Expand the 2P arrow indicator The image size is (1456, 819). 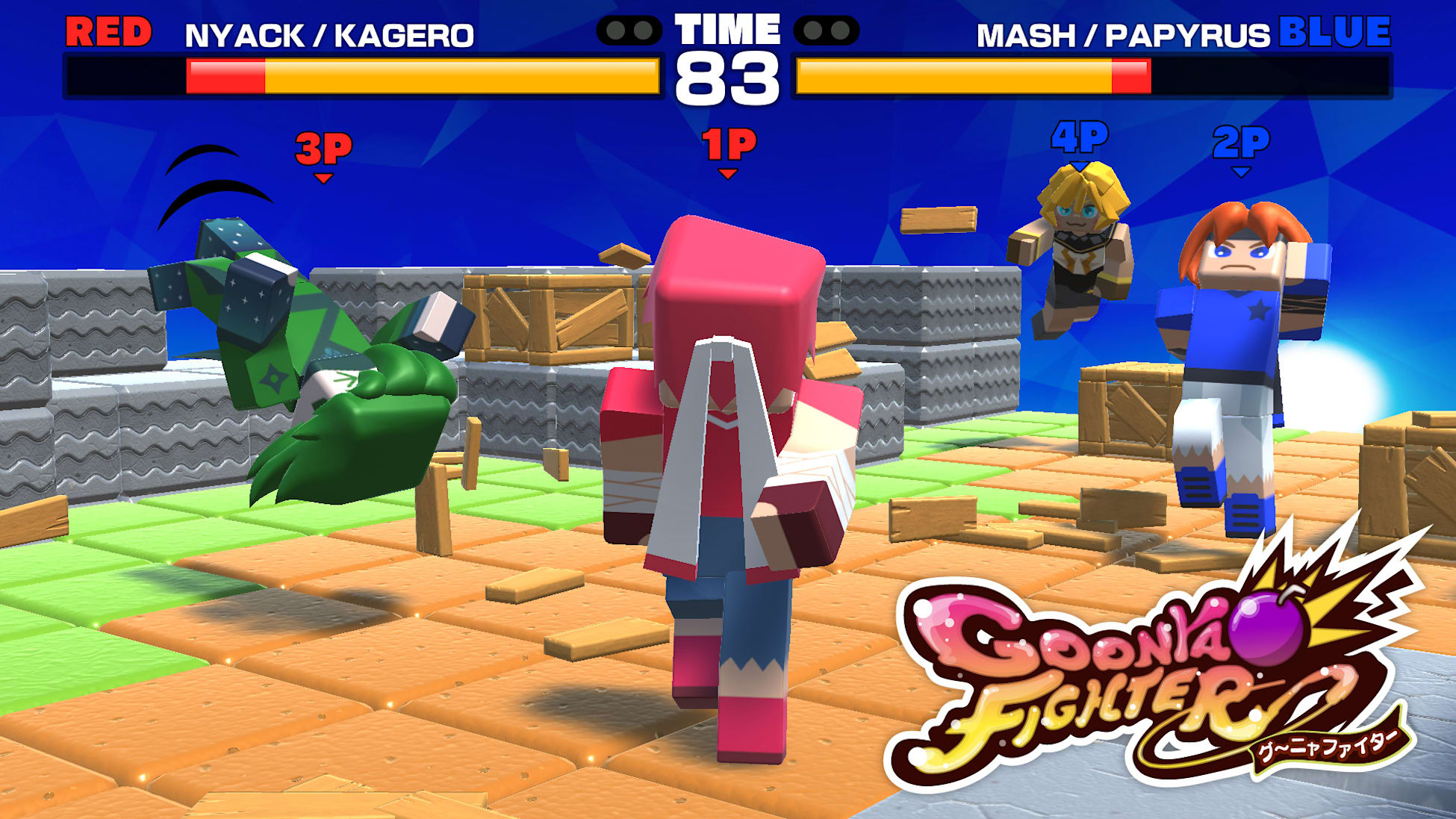pyautogui.click(x=1242, y=170)
